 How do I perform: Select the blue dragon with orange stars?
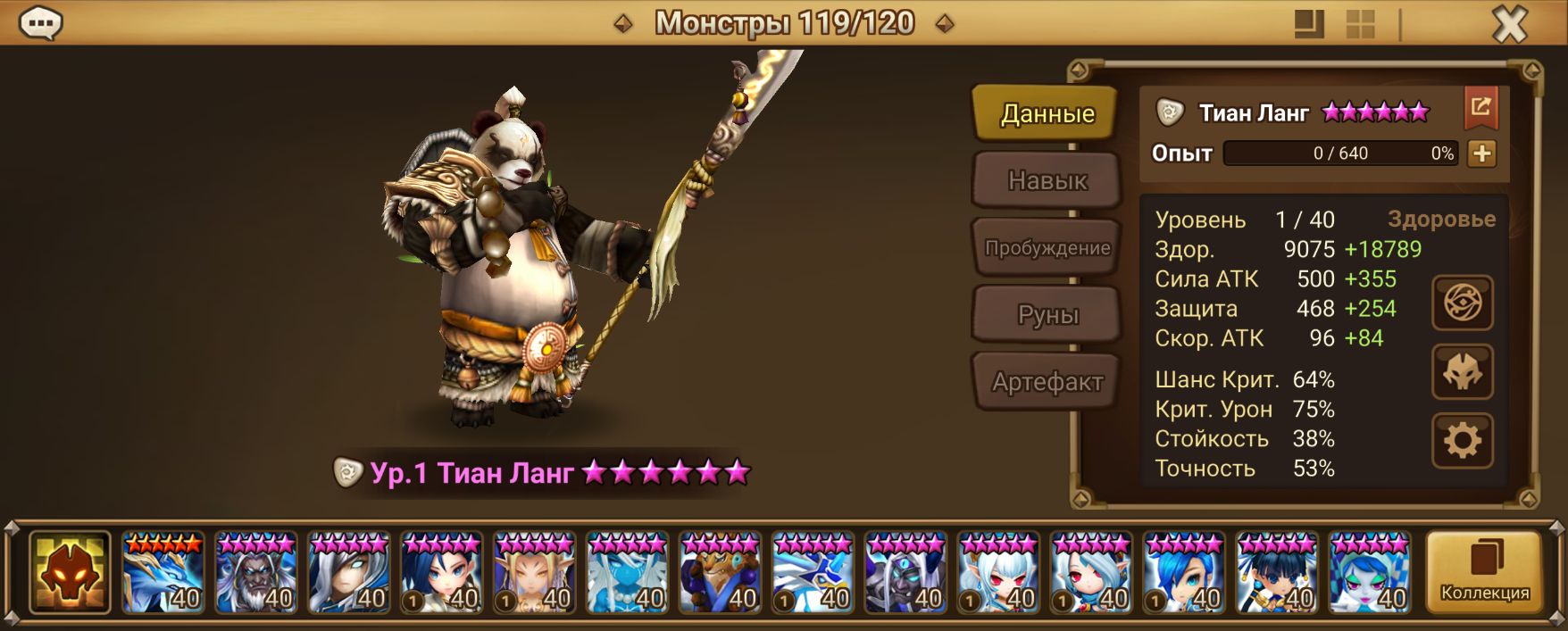(163, 572)
